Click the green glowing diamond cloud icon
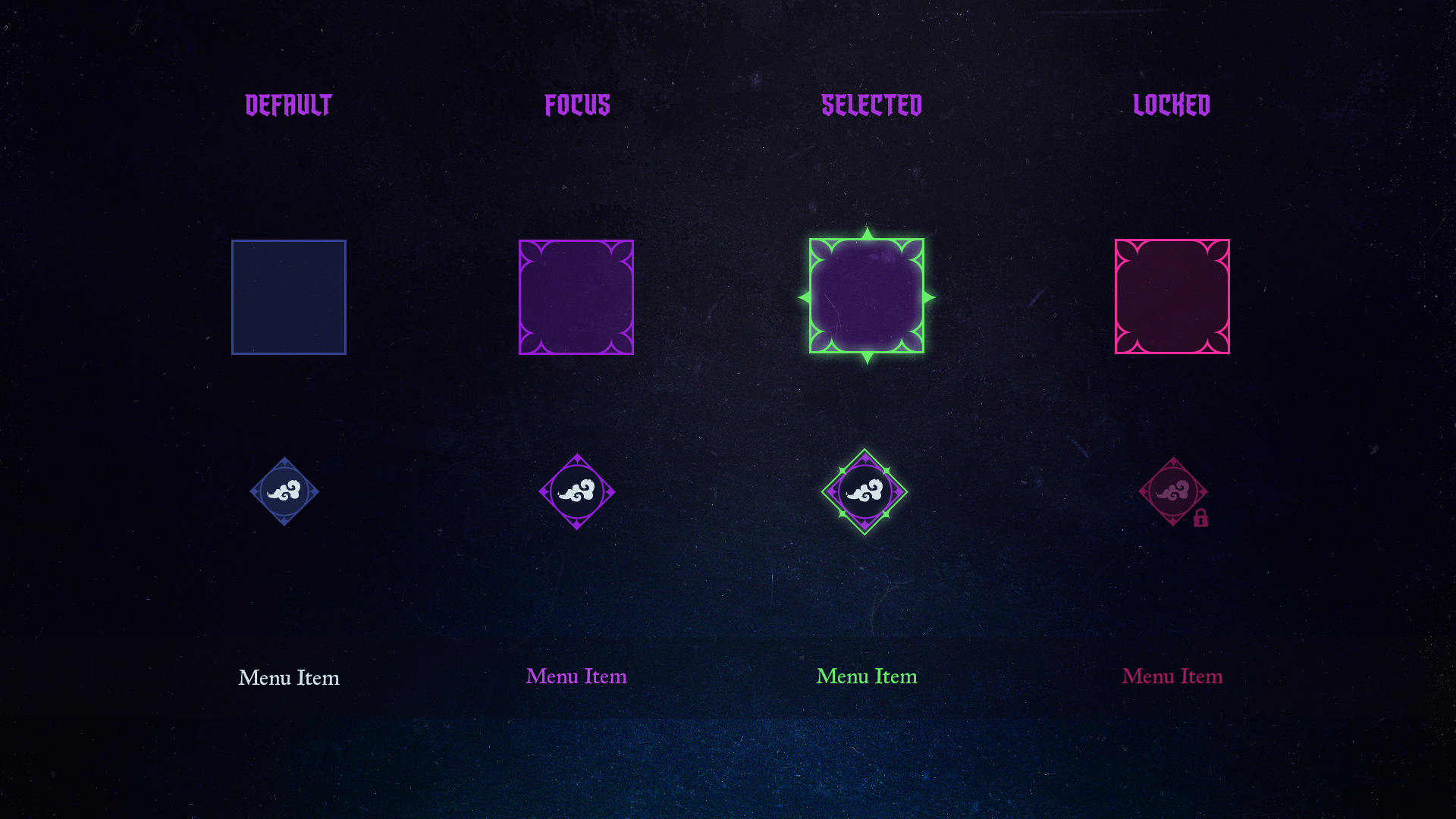This screenshot has width=1456, height=819. [864, 491]
